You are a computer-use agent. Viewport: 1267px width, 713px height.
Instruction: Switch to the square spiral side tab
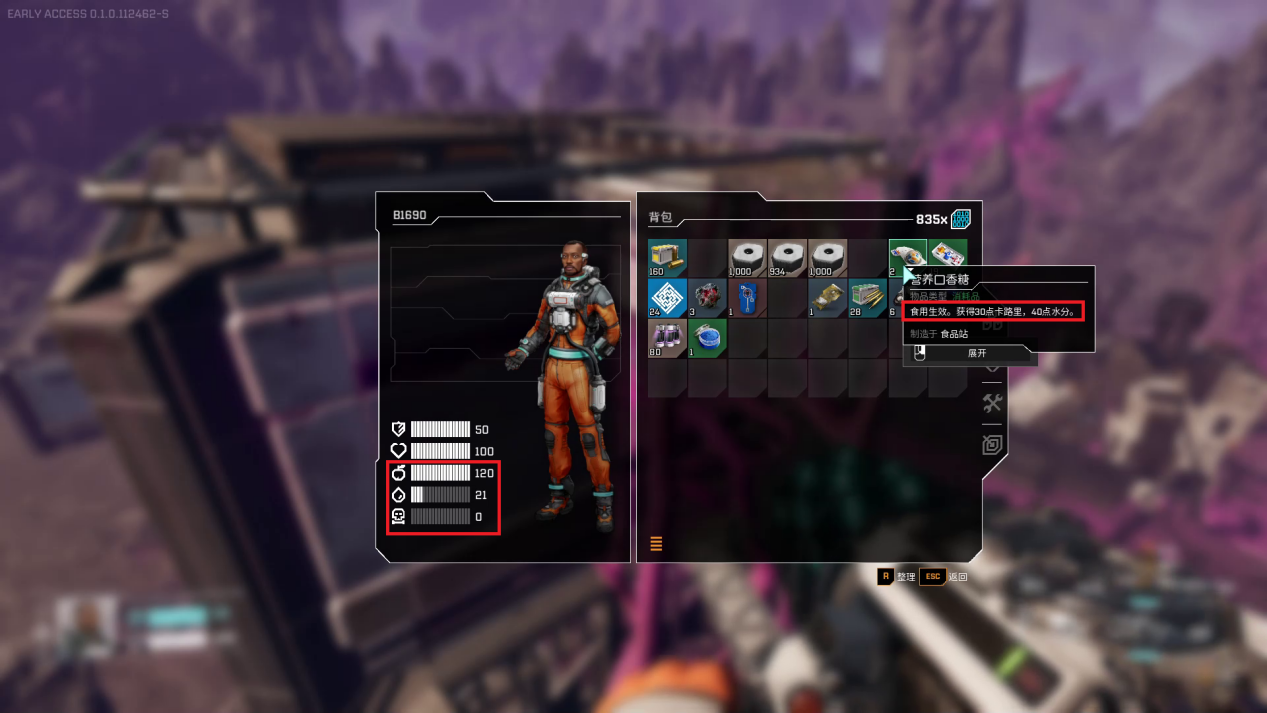pos(992,445)
